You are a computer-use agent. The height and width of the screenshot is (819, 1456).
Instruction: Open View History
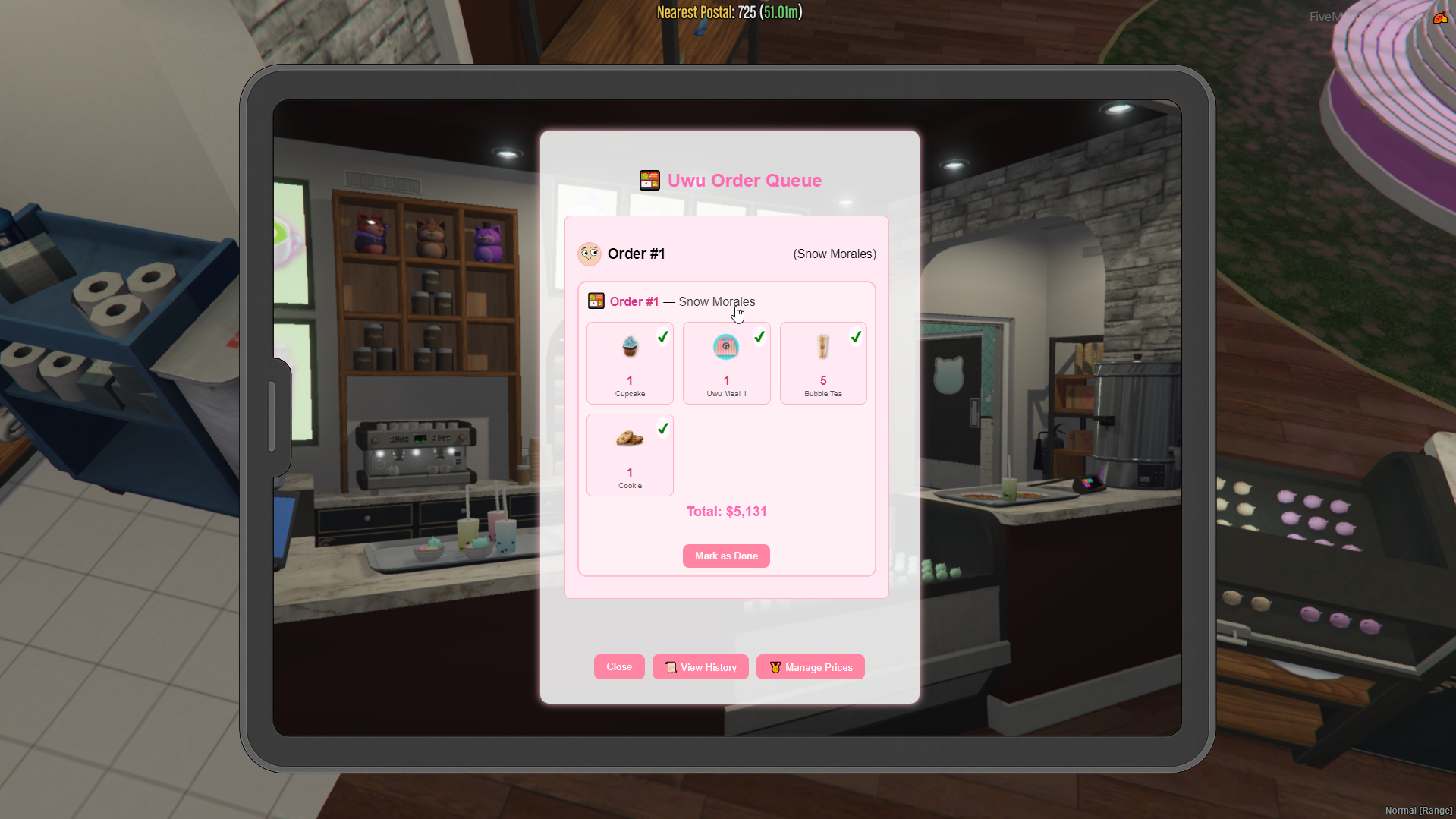tap(700, 666)
